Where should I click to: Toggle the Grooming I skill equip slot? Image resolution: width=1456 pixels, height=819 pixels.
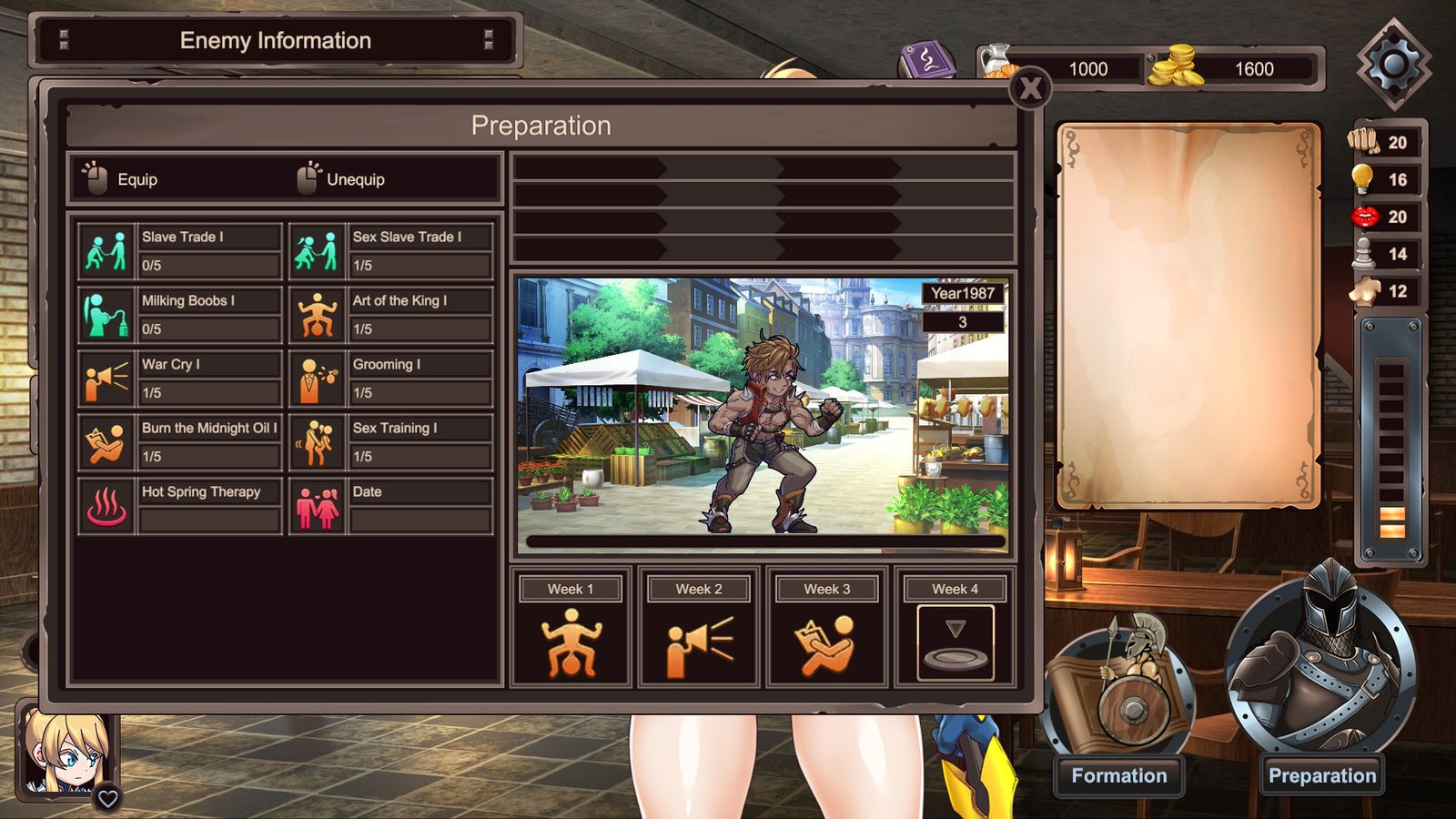point(317,378)
